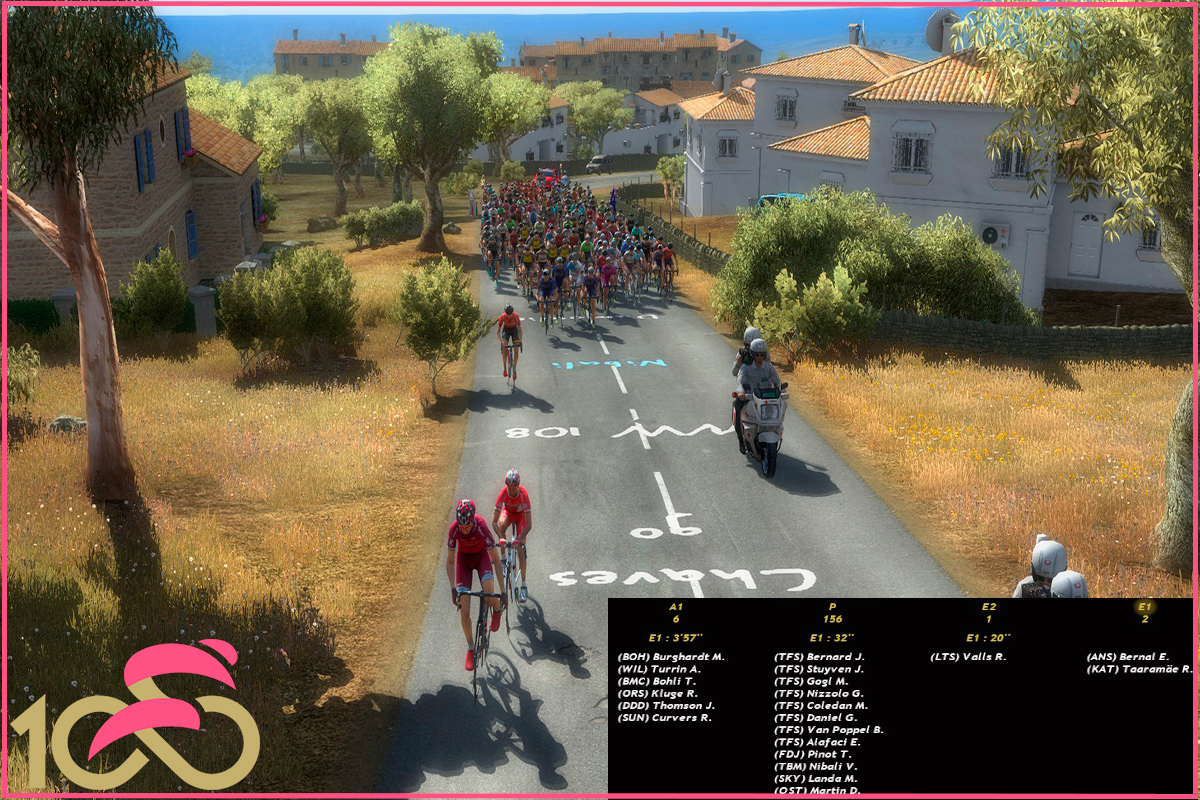Choose rider Landa M. of SKY
Viewport: 1200px width, 800px height.
[x=815, y=778]
